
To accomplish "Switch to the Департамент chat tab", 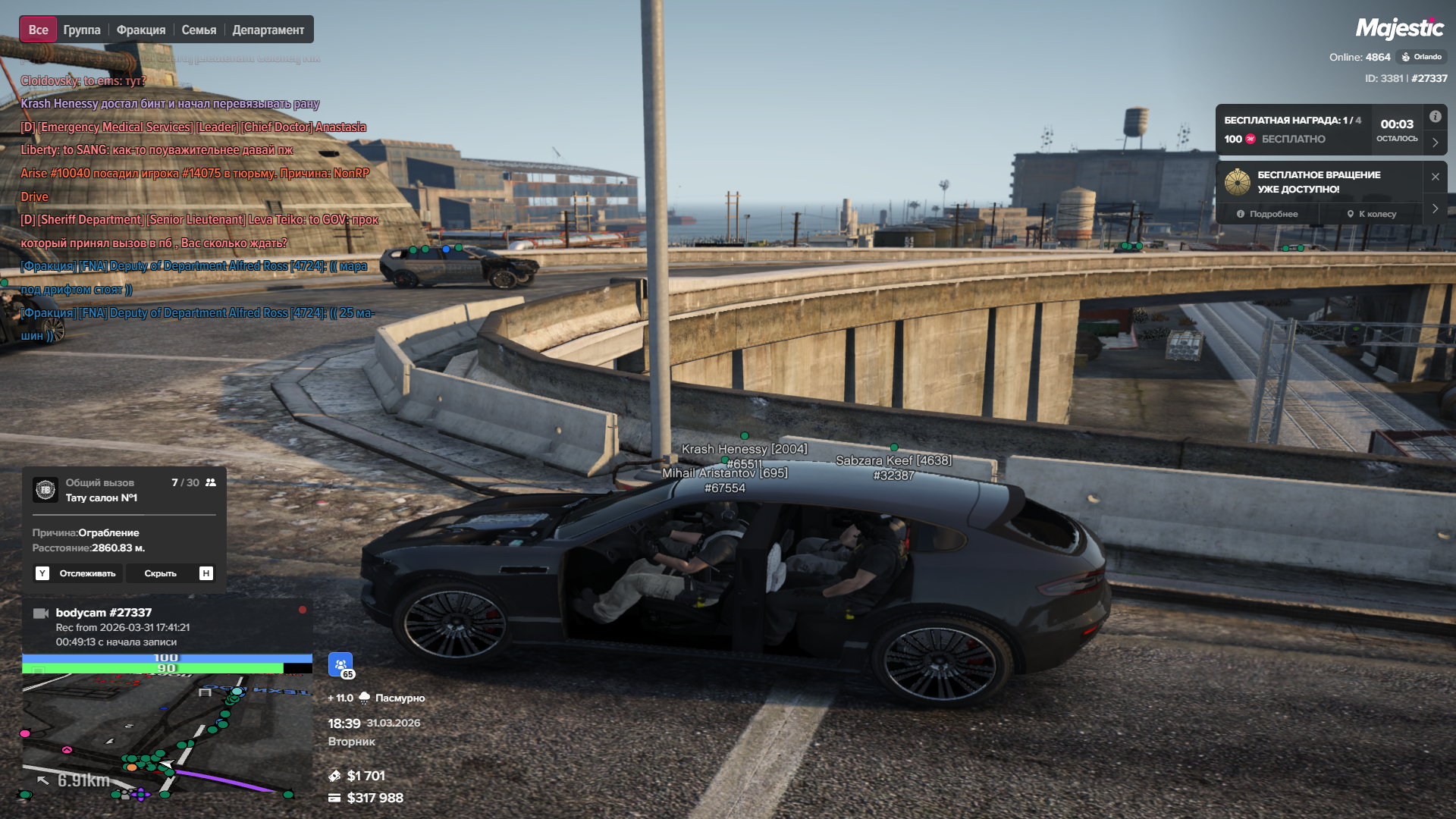I will 268,30.
